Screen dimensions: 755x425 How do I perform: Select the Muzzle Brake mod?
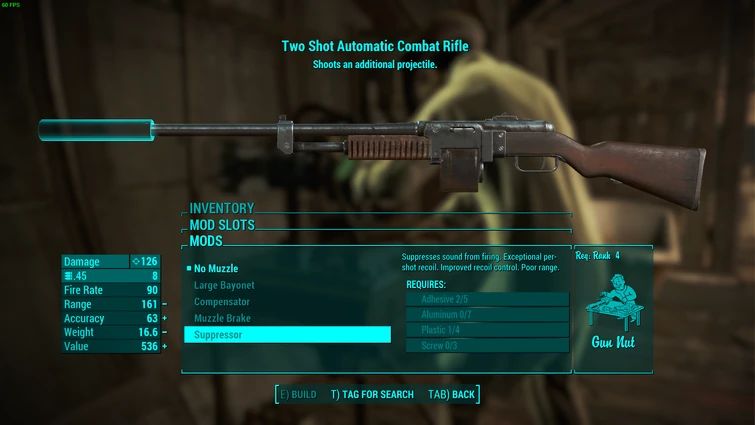[222, 318]
